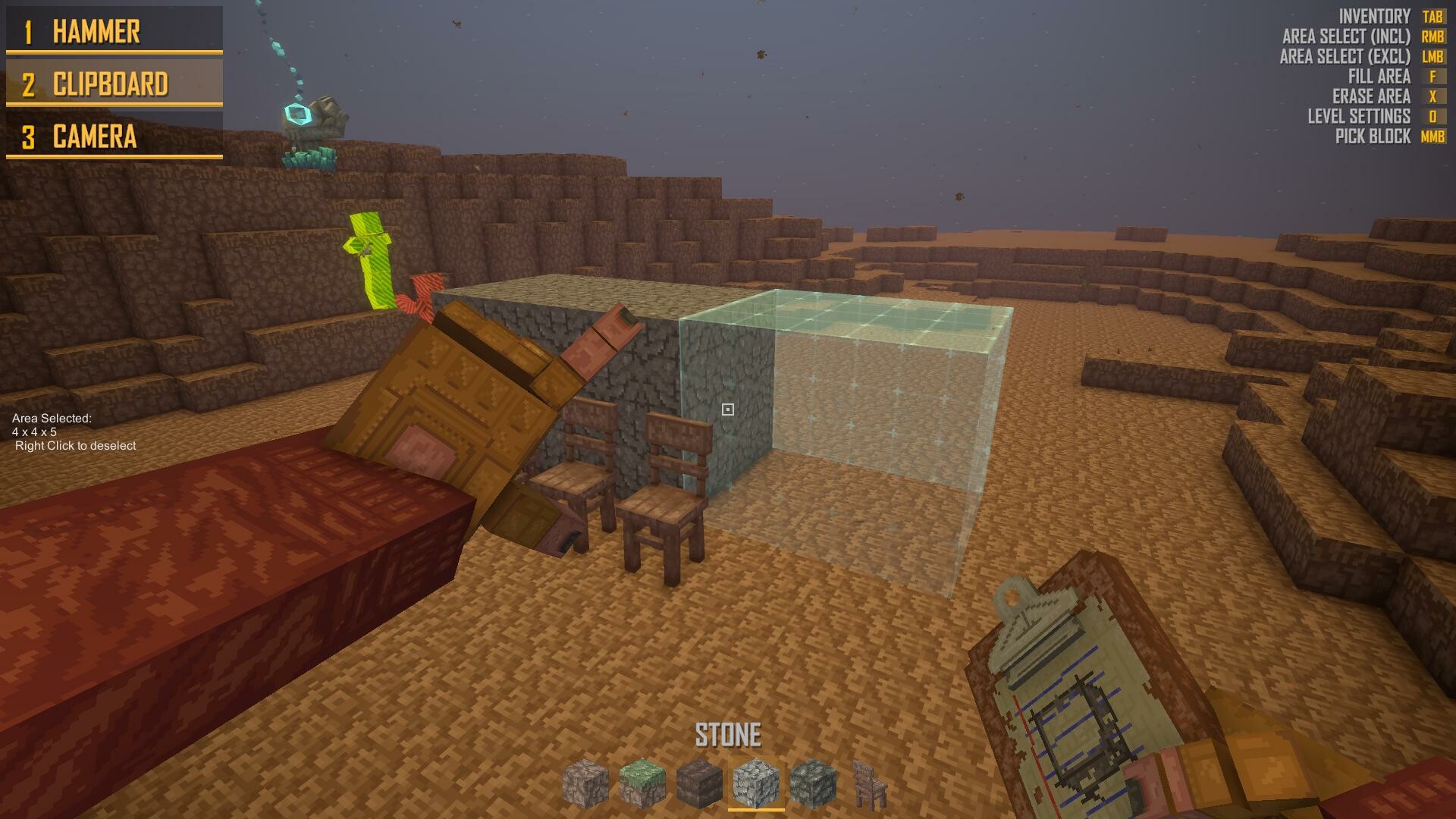Click the F key badge for Fill Area
The width and height of the screenshot is (1456, 819).
[x=1432, y=76]
